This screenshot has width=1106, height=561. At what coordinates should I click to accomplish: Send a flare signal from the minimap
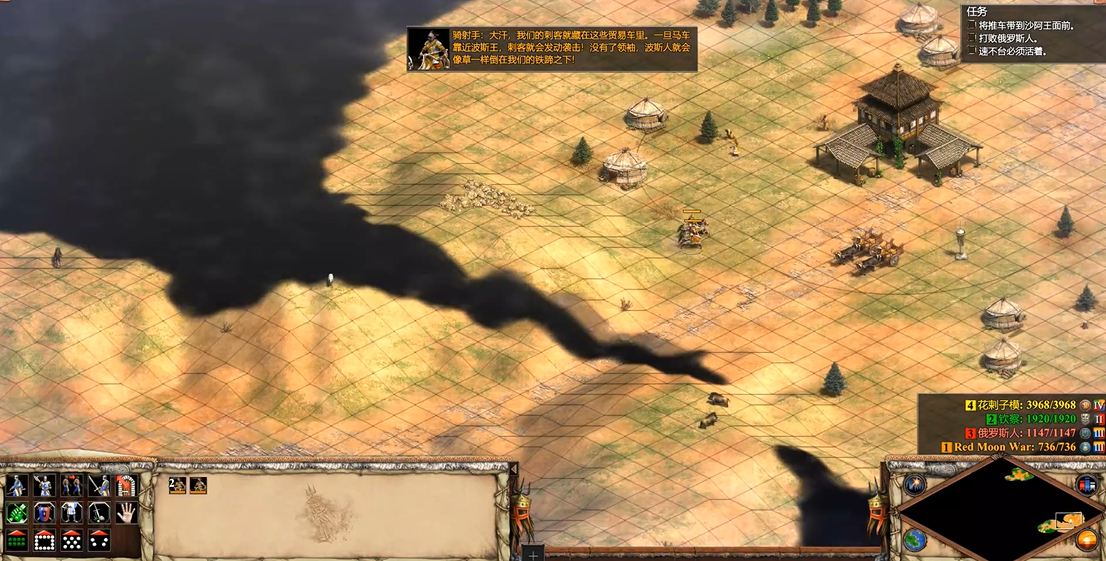coord(916,485)
